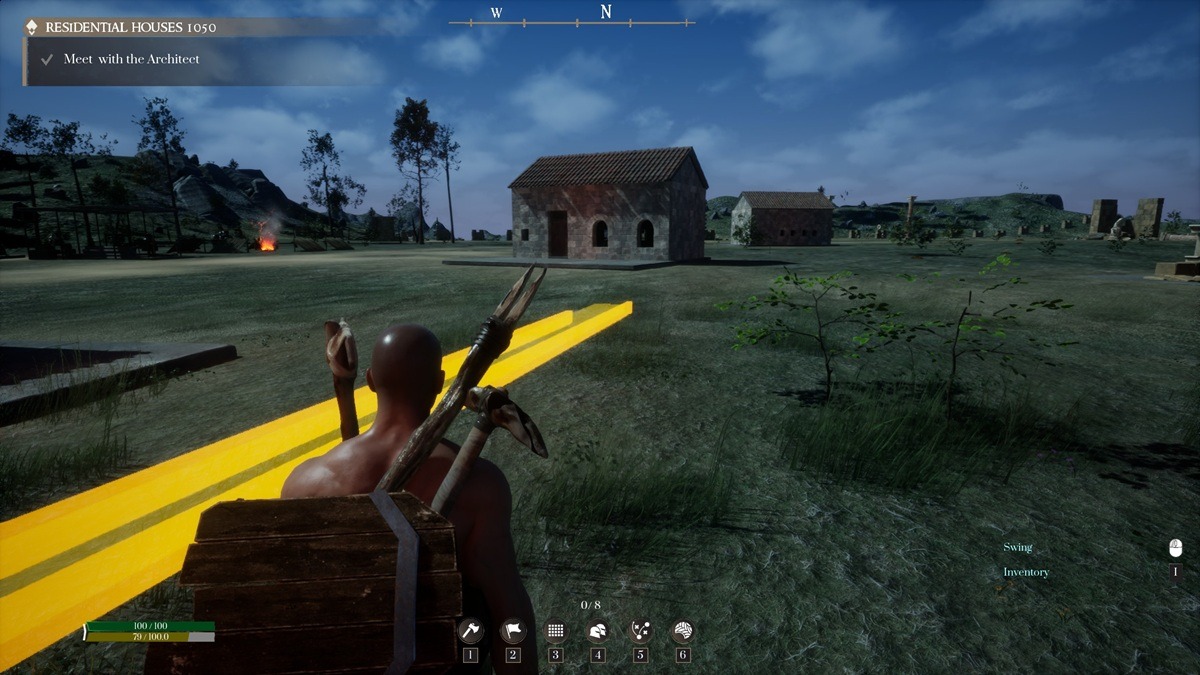Activate the flag icon in the hotbar
The height and width of the screenshot is (675, 1200).
click(513, 631)
